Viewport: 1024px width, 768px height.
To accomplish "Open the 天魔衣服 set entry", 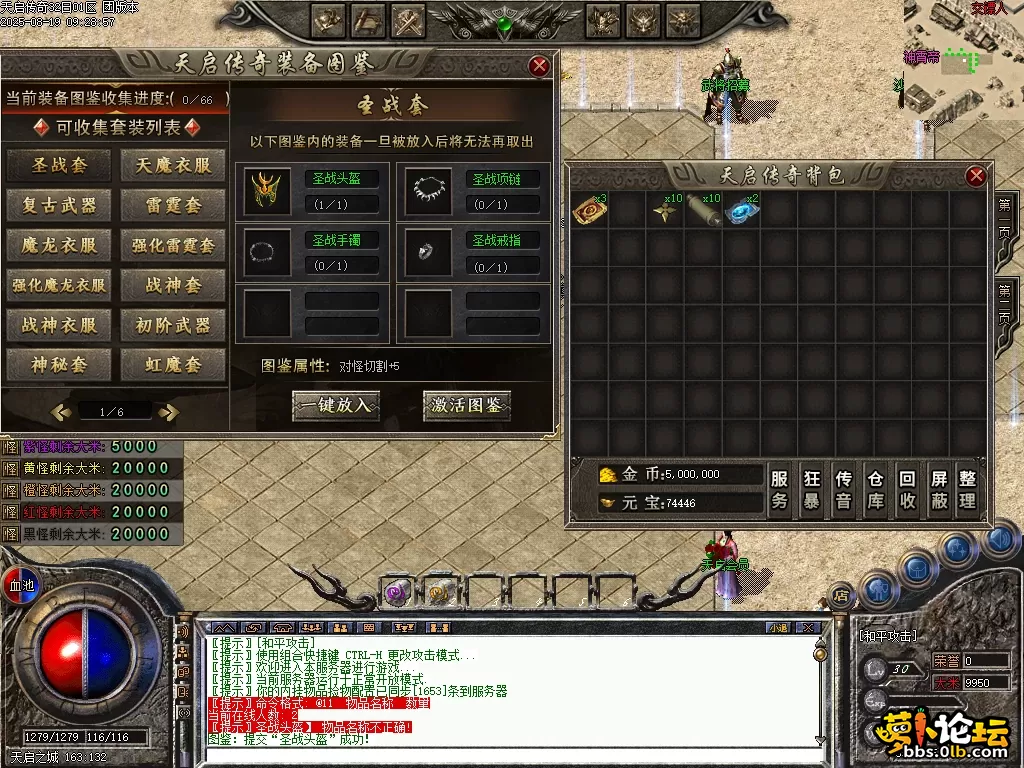I will [x=173, y=165].
